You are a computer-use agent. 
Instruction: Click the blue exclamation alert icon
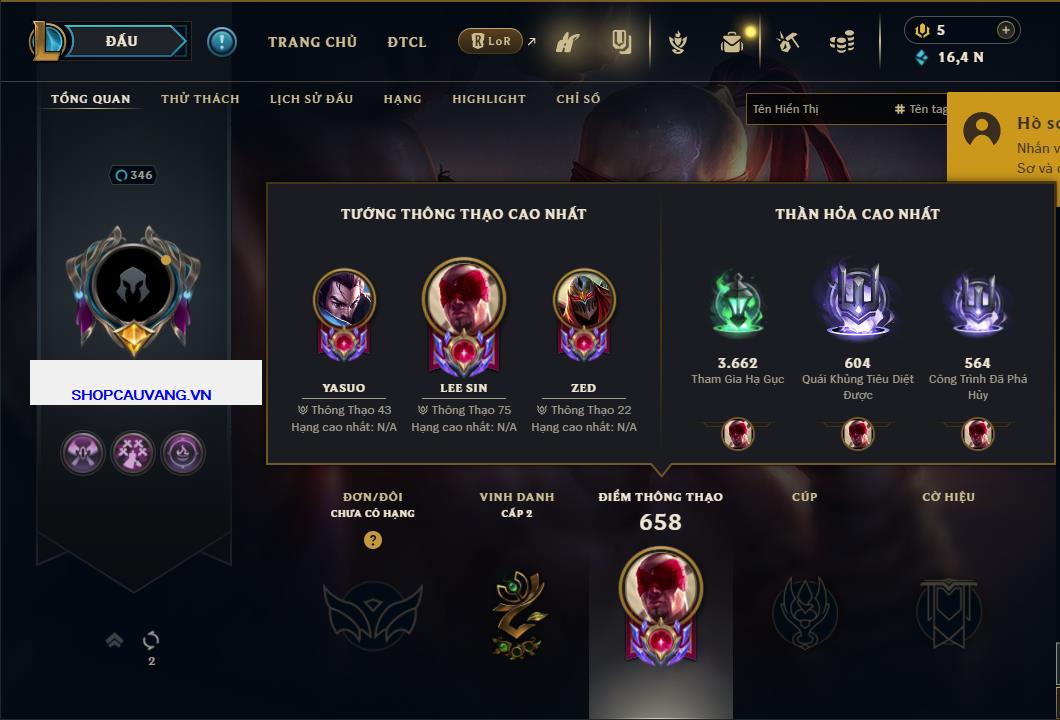222,42
